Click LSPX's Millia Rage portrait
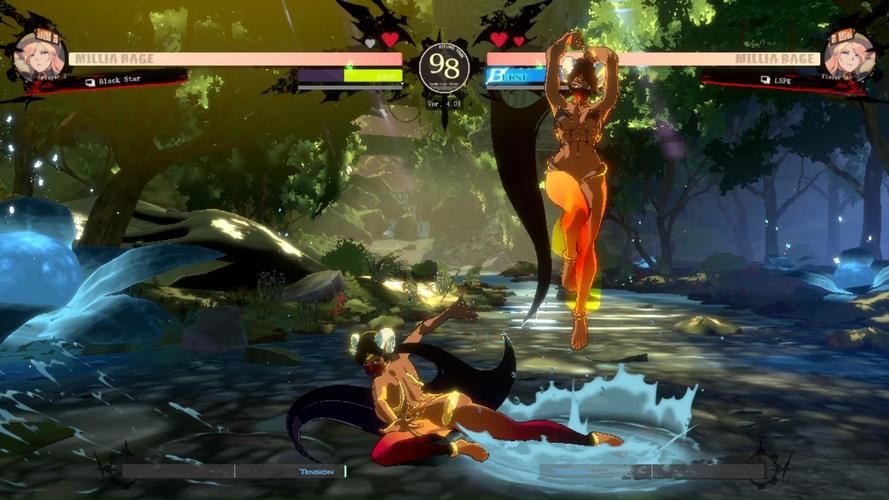This screenshot has width=889, height=500. (849, 56)
